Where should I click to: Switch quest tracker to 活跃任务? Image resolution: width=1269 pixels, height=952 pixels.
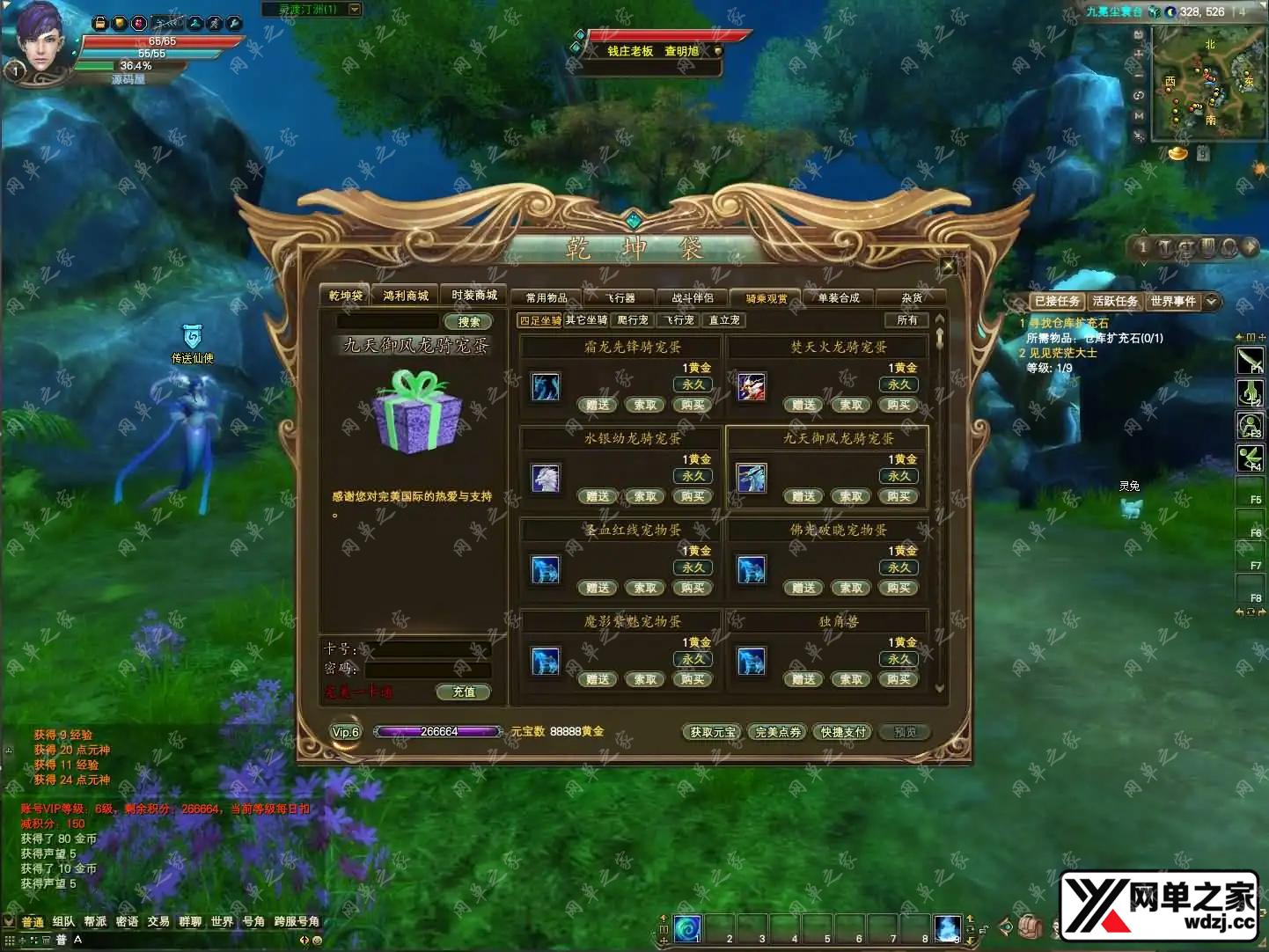pyautogui.click(x=1114, y=302)
